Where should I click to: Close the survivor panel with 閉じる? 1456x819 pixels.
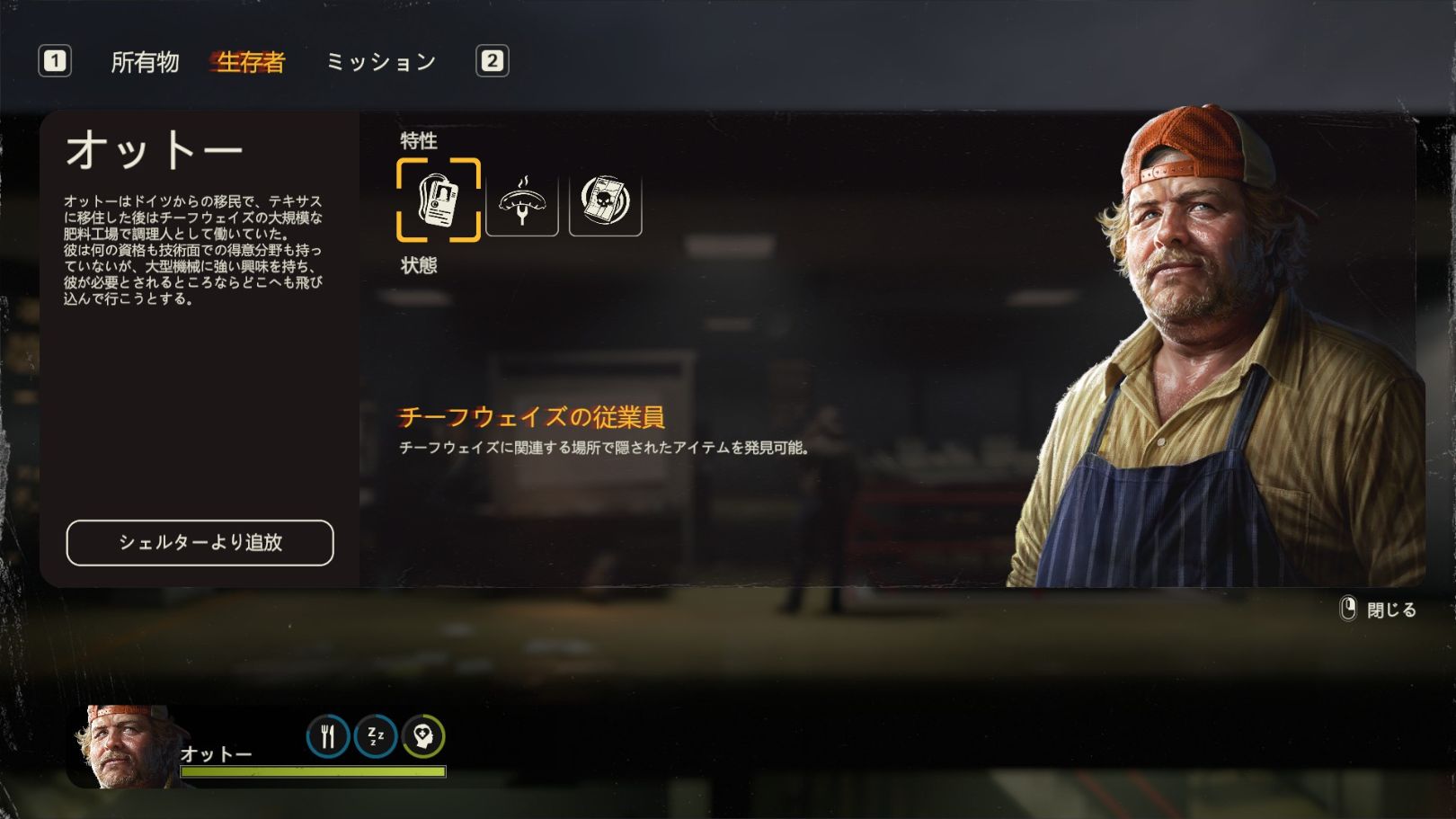1380,610
